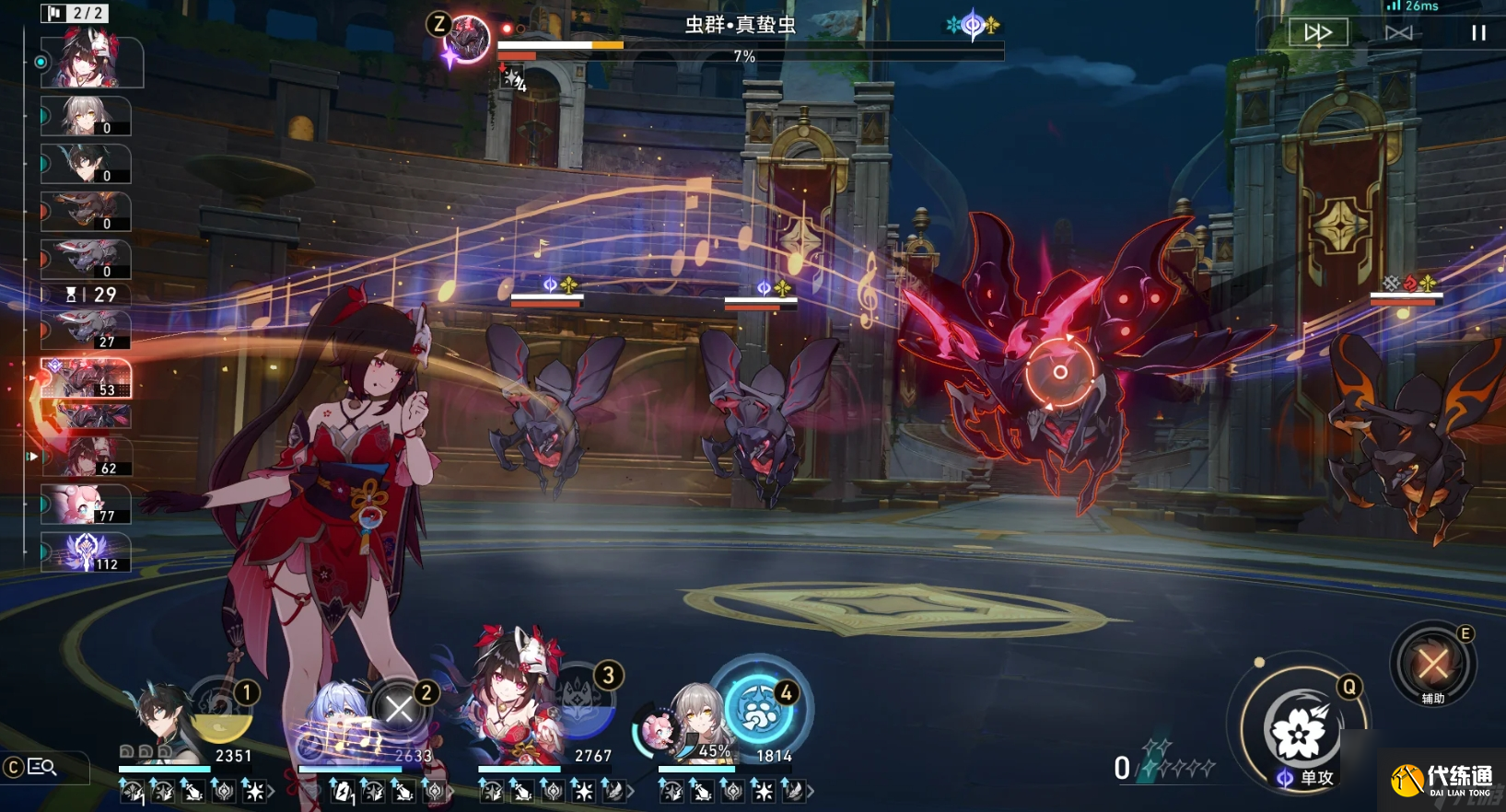Pause the battle
The width and height of the screenshot is (1506, 812).
point(1477,33)
